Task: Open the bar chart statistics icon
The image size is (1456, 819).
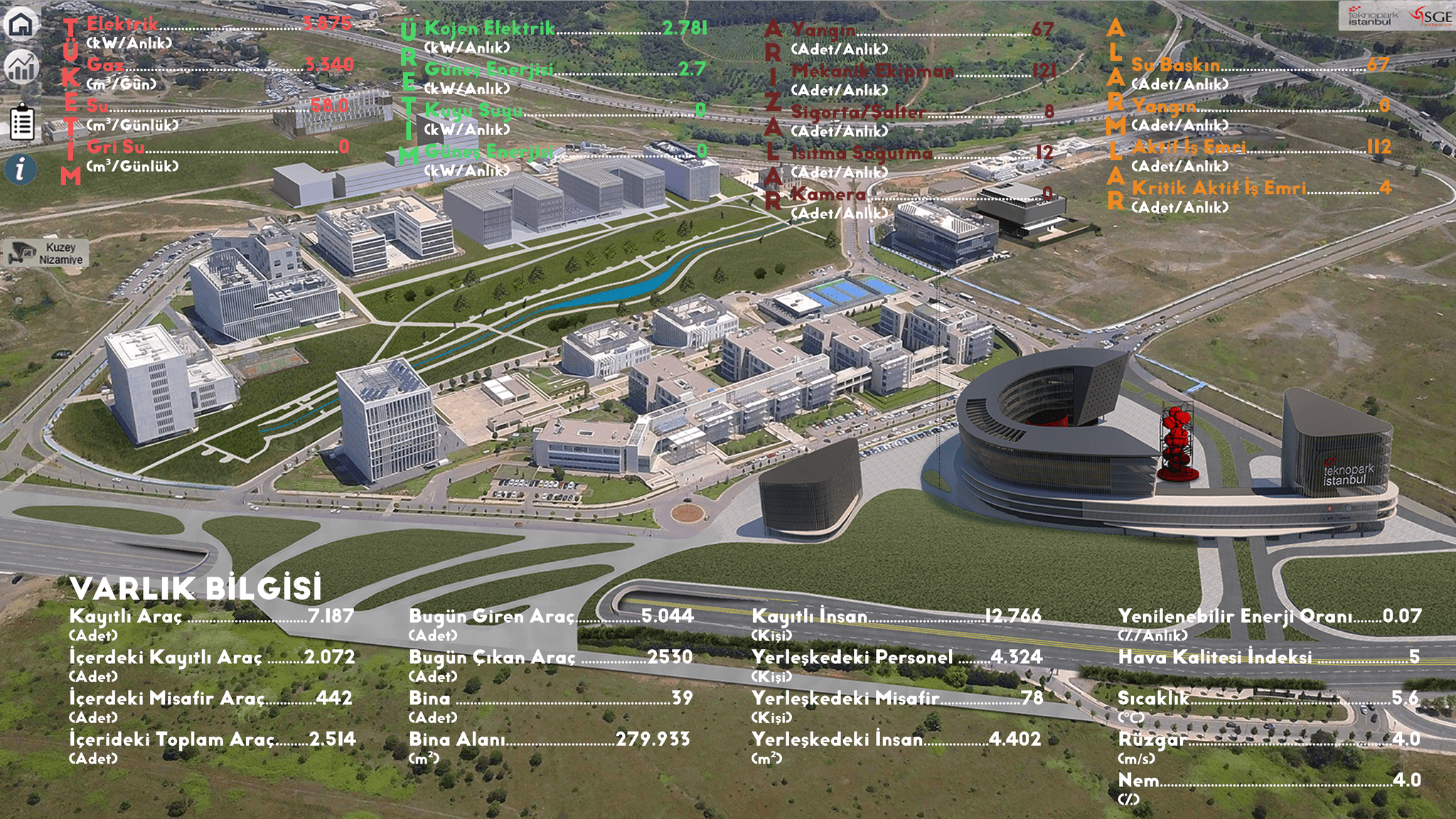Action: (21, 68)
